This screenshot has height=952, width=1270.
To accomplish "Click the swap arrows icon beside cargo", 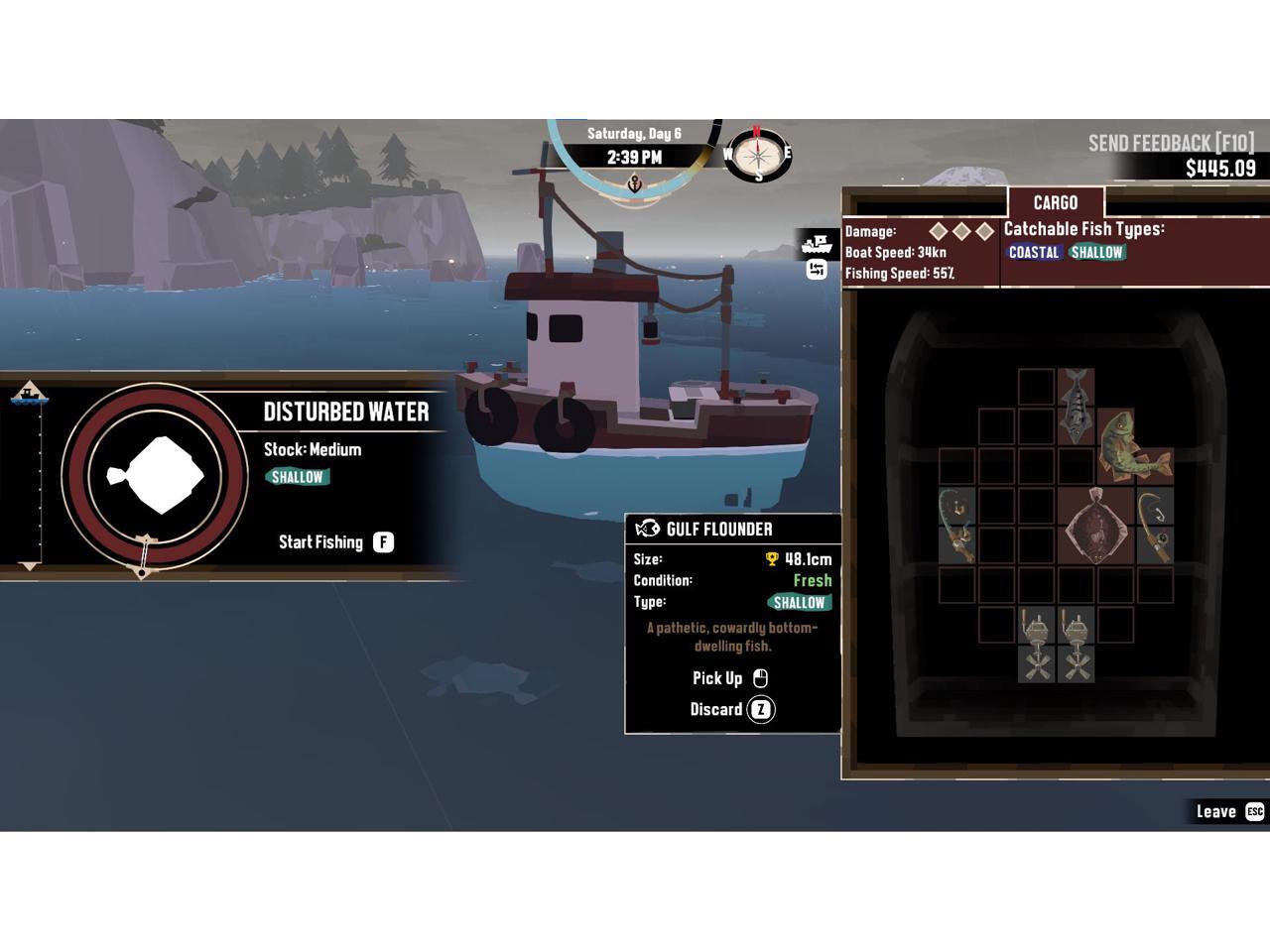I will (817, 270).
